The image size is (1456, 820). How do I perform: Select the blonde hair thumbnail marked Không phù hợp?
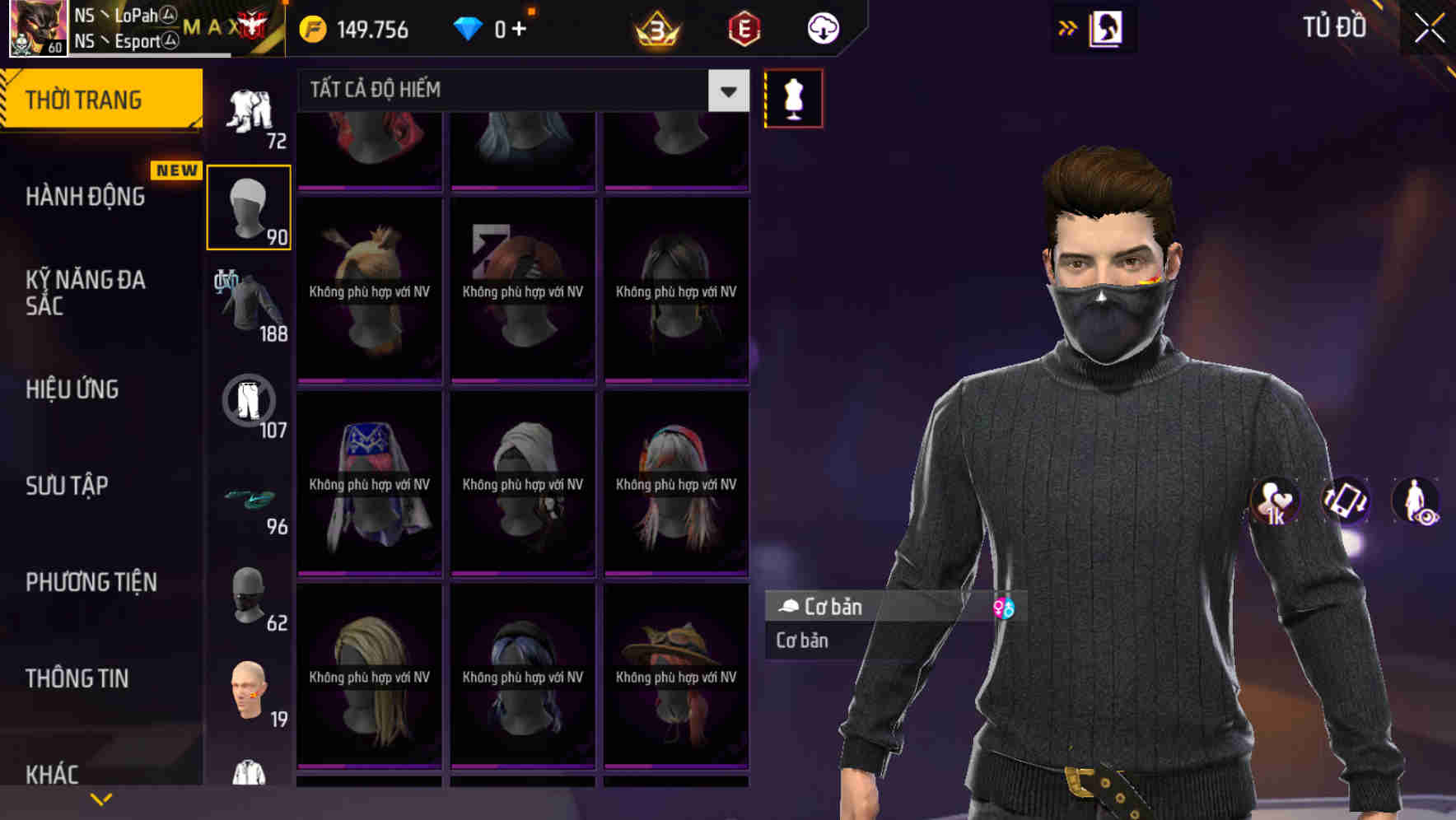pyautogui.click(x=369, y=677)
